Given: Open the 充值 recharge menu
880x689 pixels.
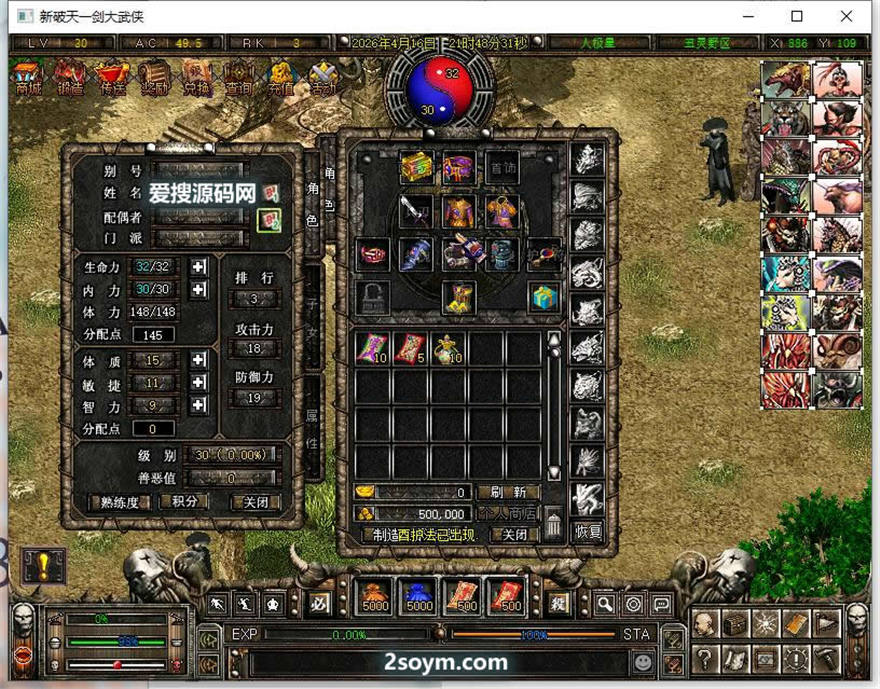Looking at the screenshot, I should tap(281, 78).
